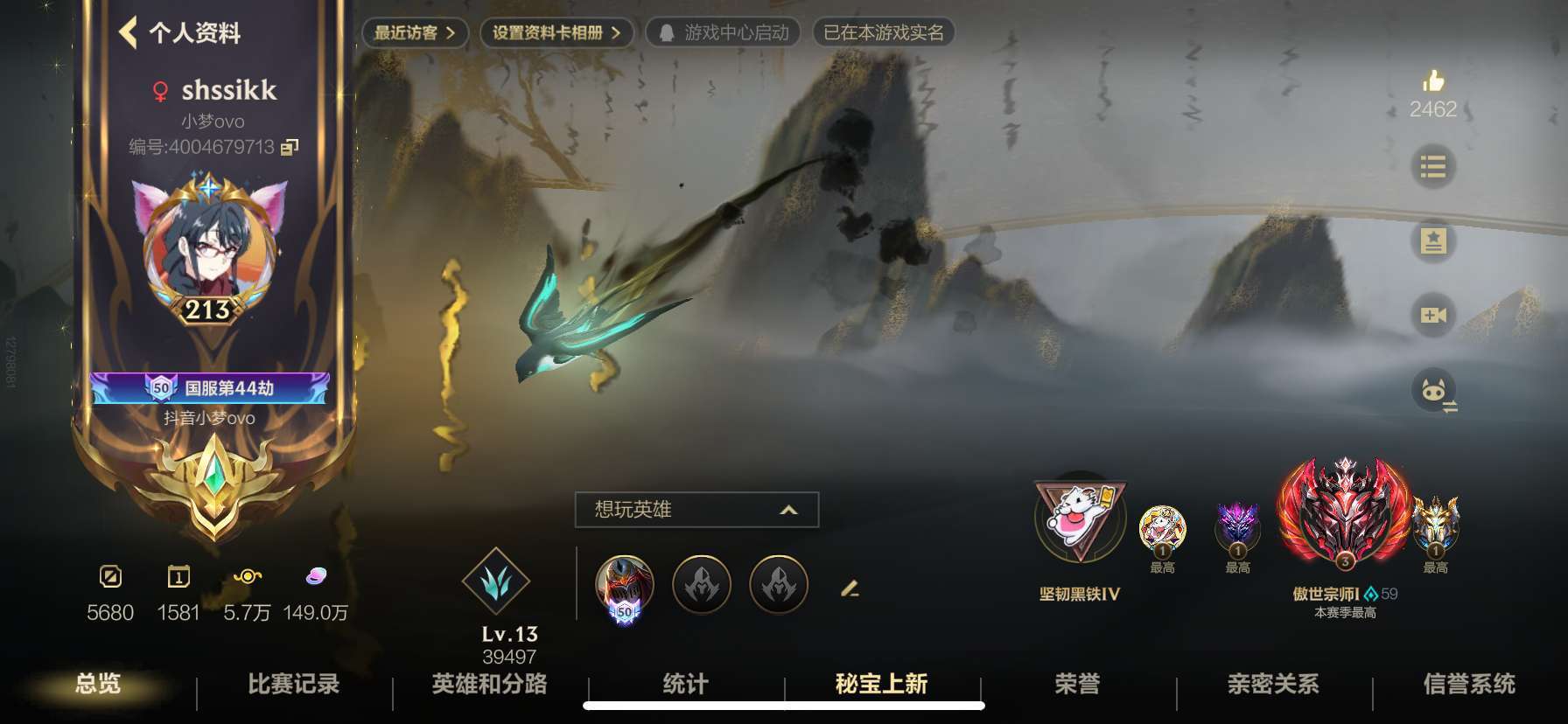The image size is (1568, 724).
Task: Click the copy player ID icon beside 编号
Action: (x=289, y=149)
